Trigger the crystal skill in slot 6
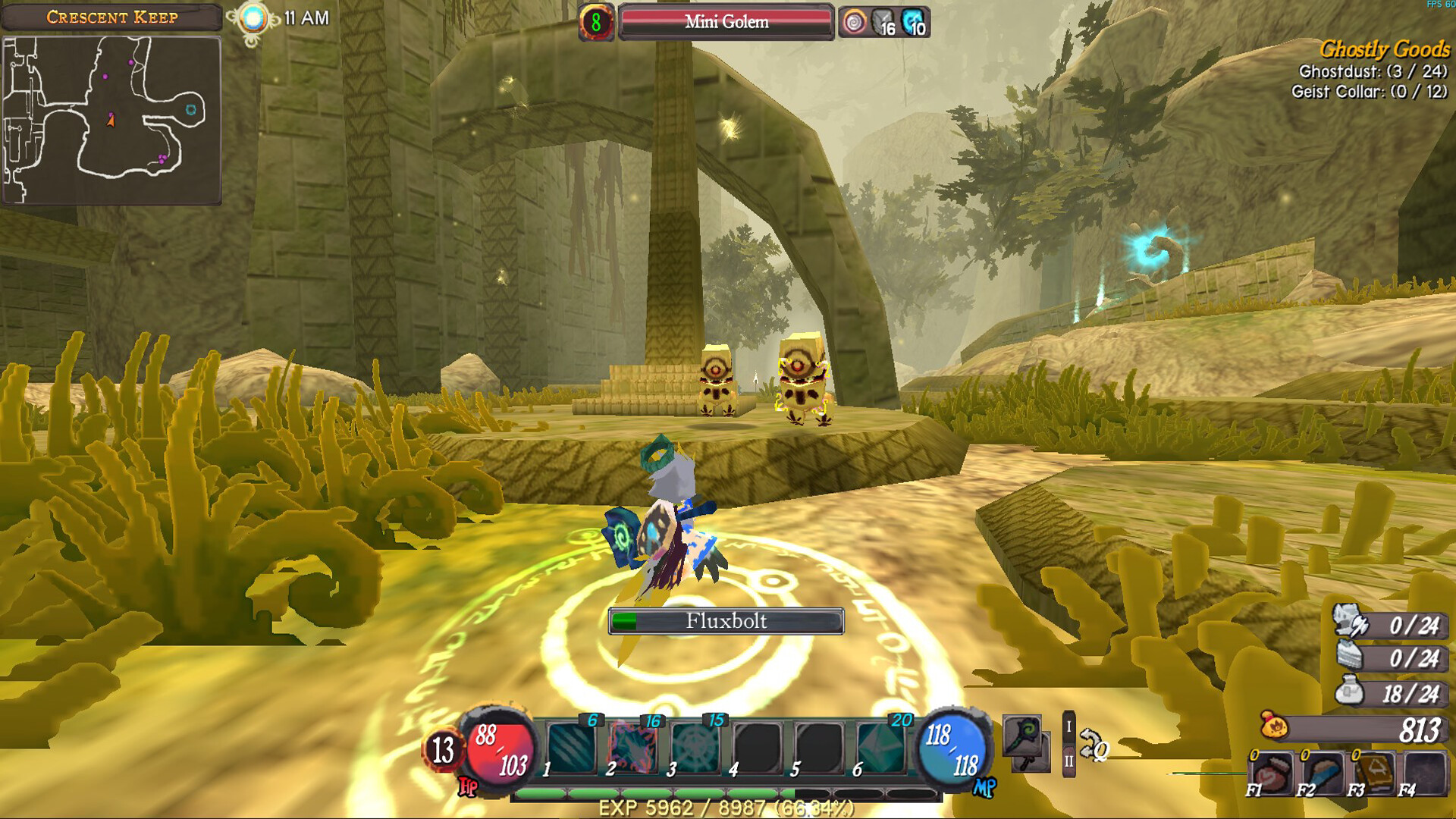The height and width of the screenshot is (819, 1456). click(x=880, y=747)
